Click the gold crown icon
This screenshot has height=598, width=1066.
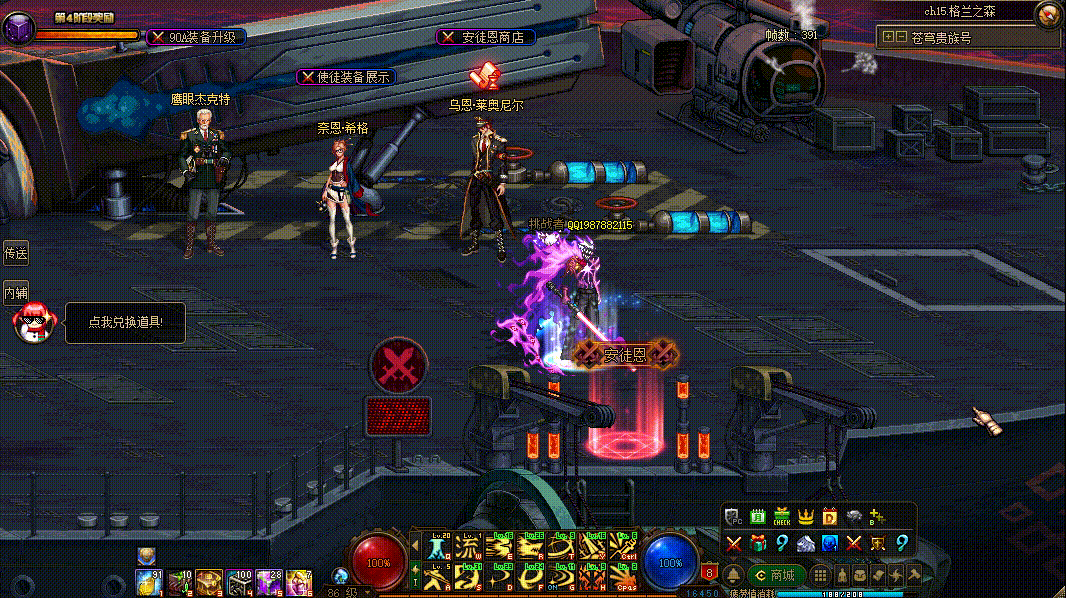[x=806, y=517]
